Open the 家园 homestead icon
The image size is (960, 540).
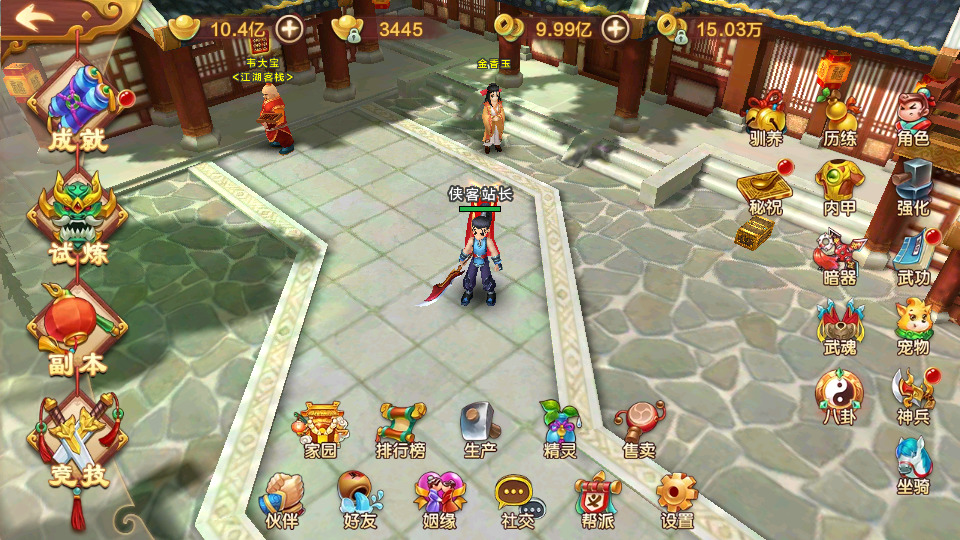pos(321,428)
